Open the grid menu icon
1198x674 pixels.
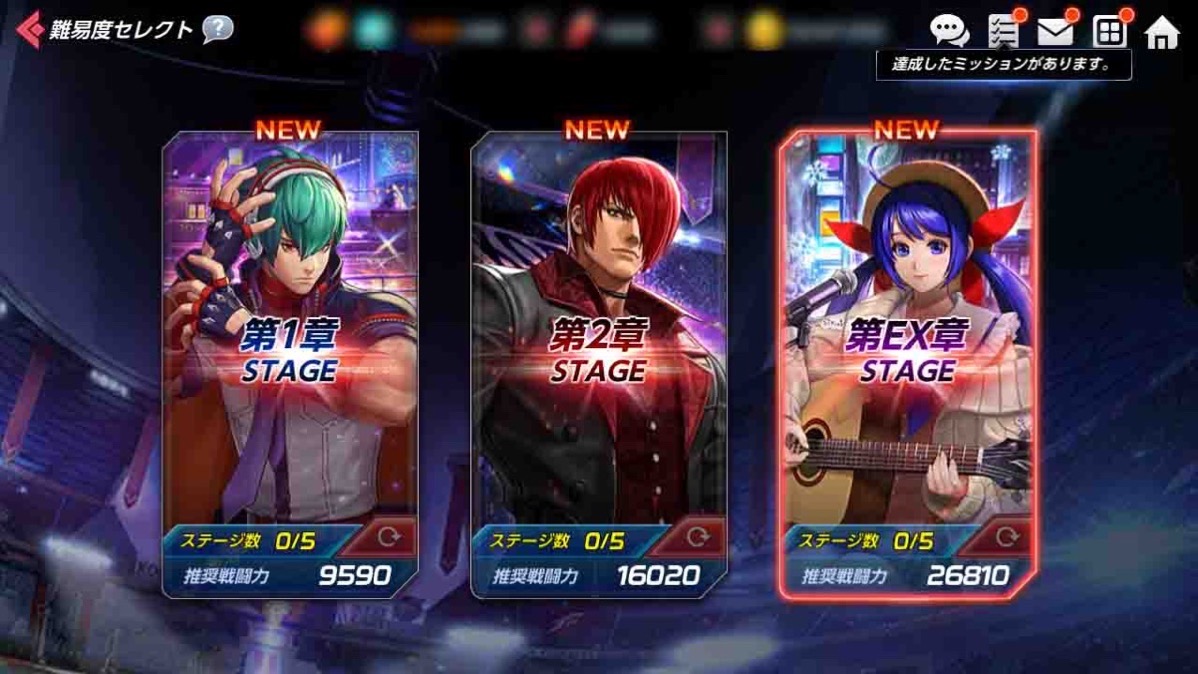1109,32
